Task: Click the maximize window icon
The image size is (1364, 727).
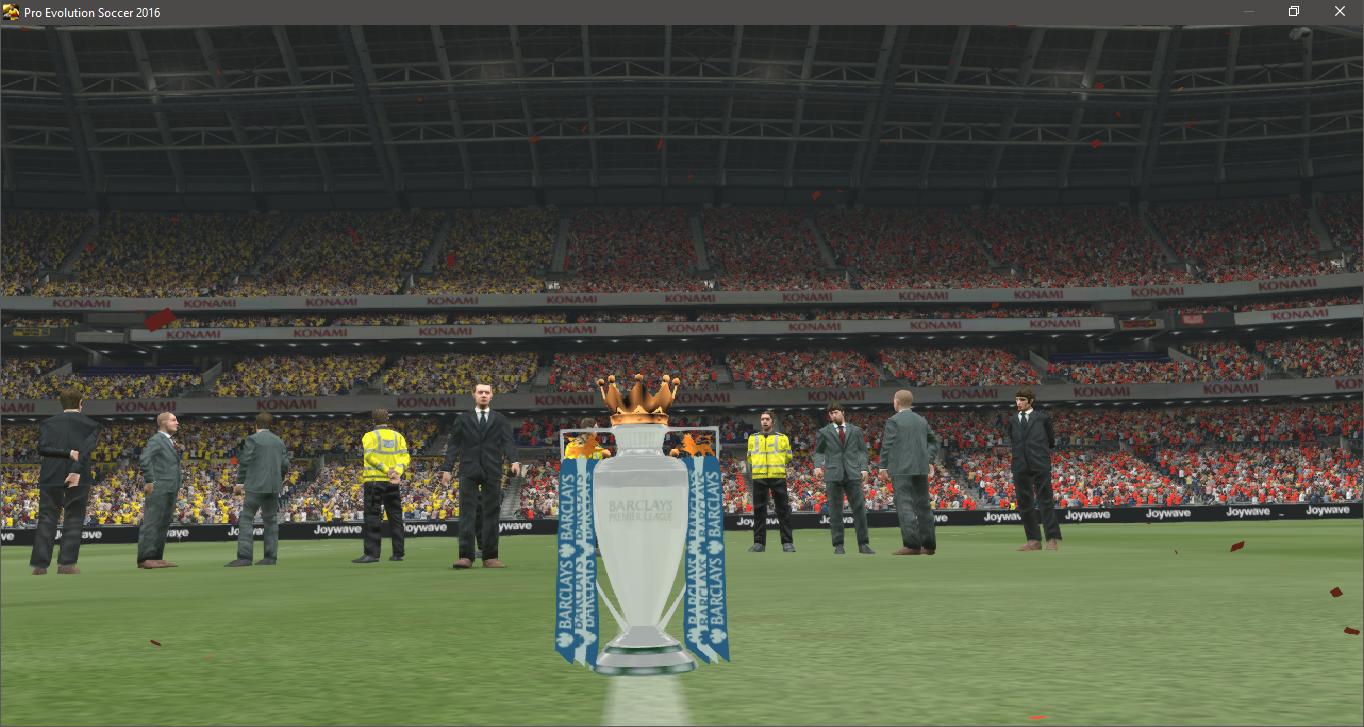Action: pyautogui.click(x=1293, y=11)
